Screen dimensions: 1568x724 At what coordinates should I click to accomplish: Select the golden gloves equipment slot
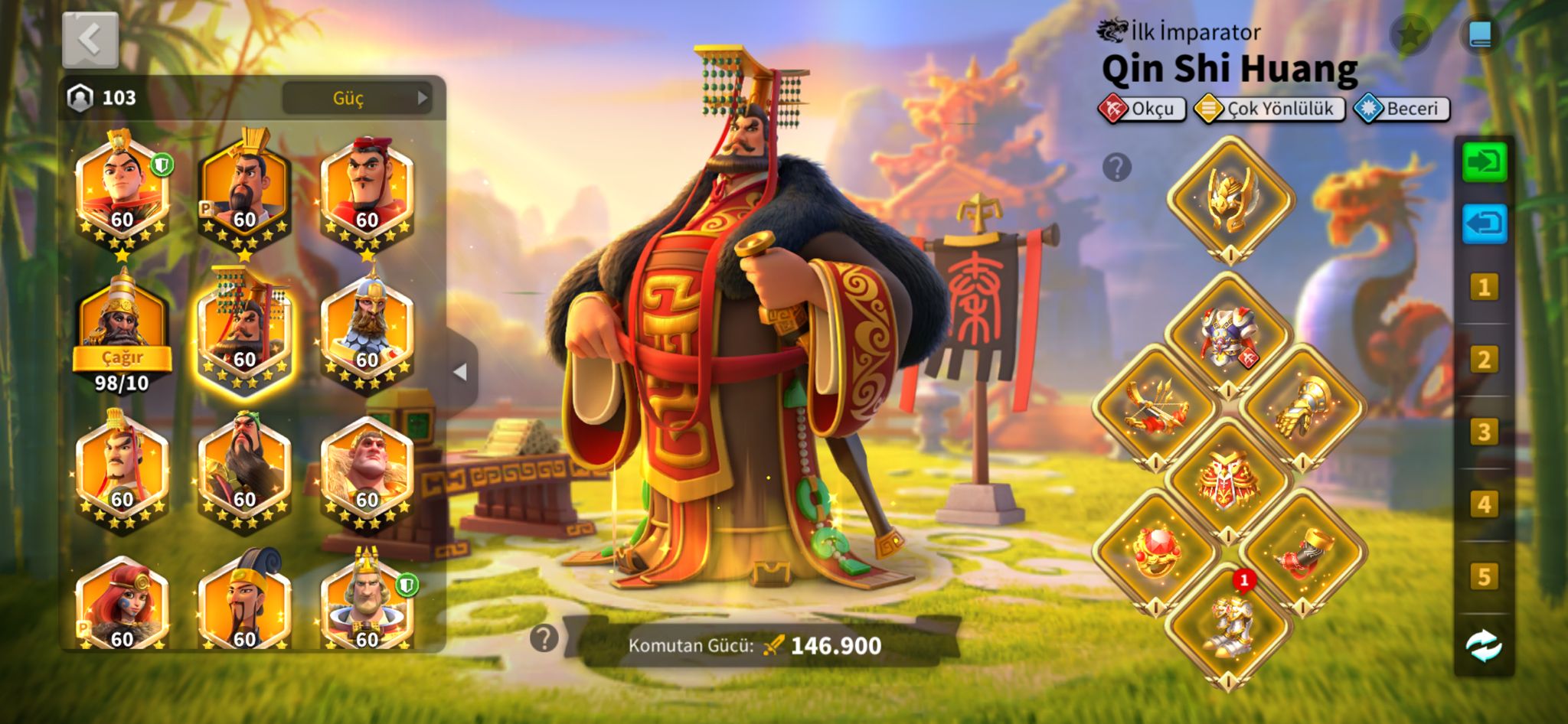tap(1303, 406)
